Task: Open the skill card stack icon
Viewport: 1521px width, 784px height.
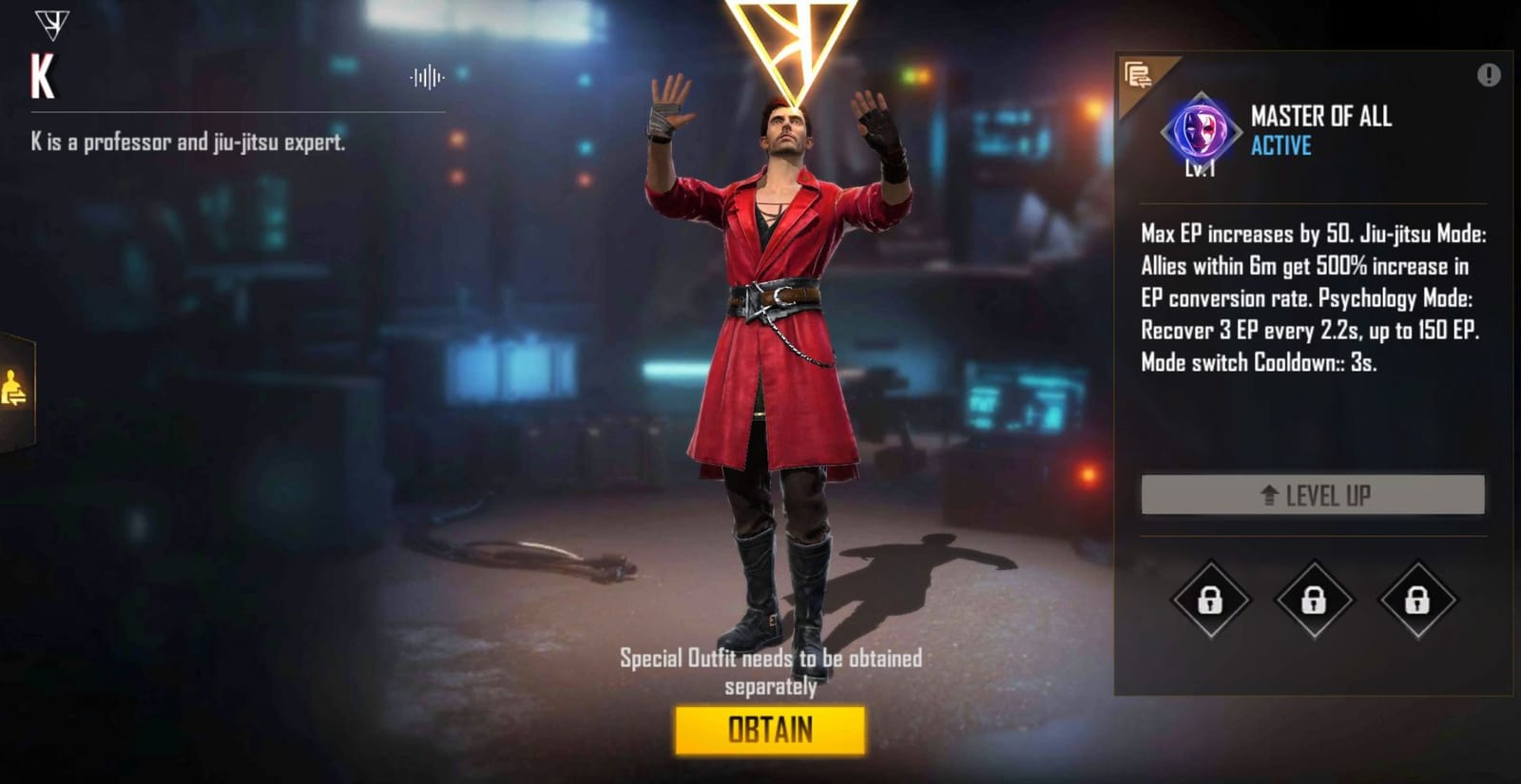Action: click(1138, 76)
